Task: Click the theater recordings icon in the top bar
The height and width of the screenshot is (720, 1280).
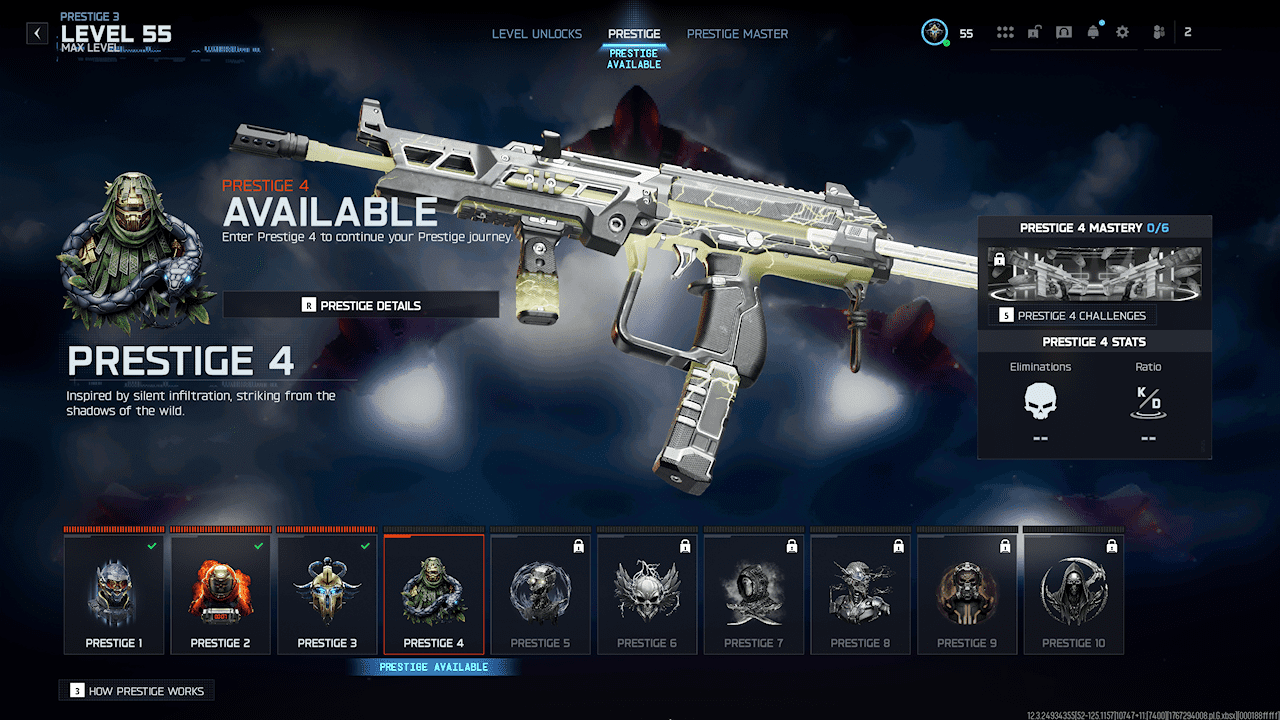Action: [x=1064, y=31]
